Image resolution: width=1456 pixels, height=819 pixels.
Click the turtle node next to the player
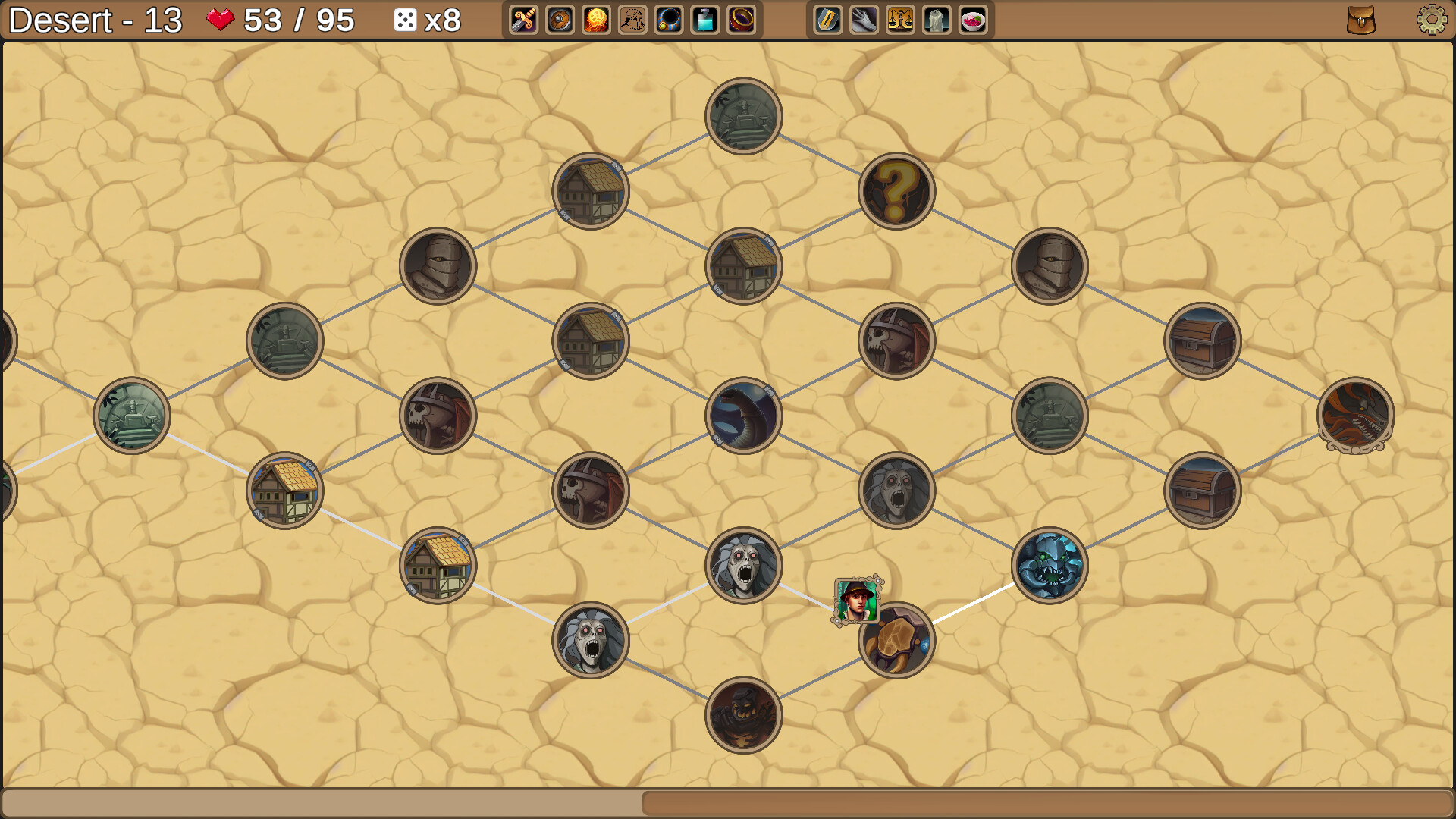897,639
